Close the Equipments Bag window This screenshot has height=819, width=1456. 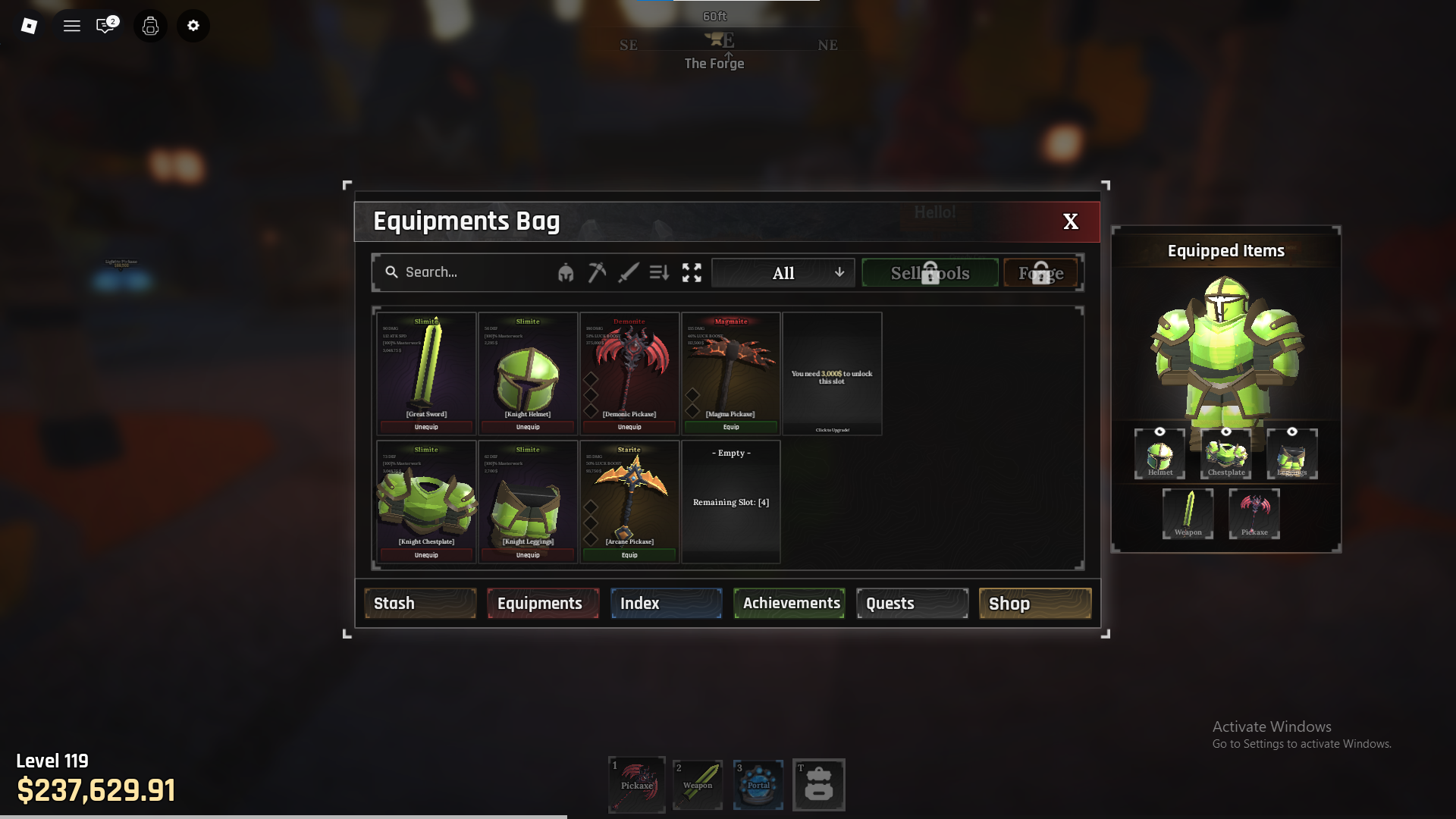1070,221
